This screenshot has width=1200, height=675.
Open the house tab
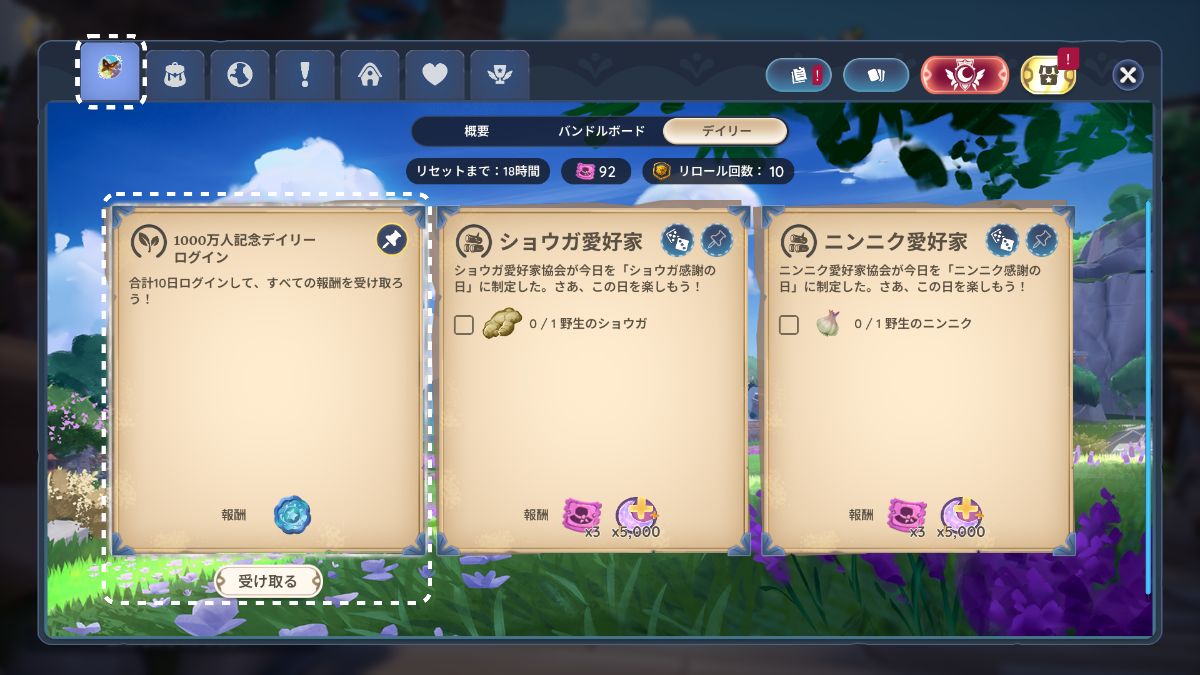coord(369,75)
